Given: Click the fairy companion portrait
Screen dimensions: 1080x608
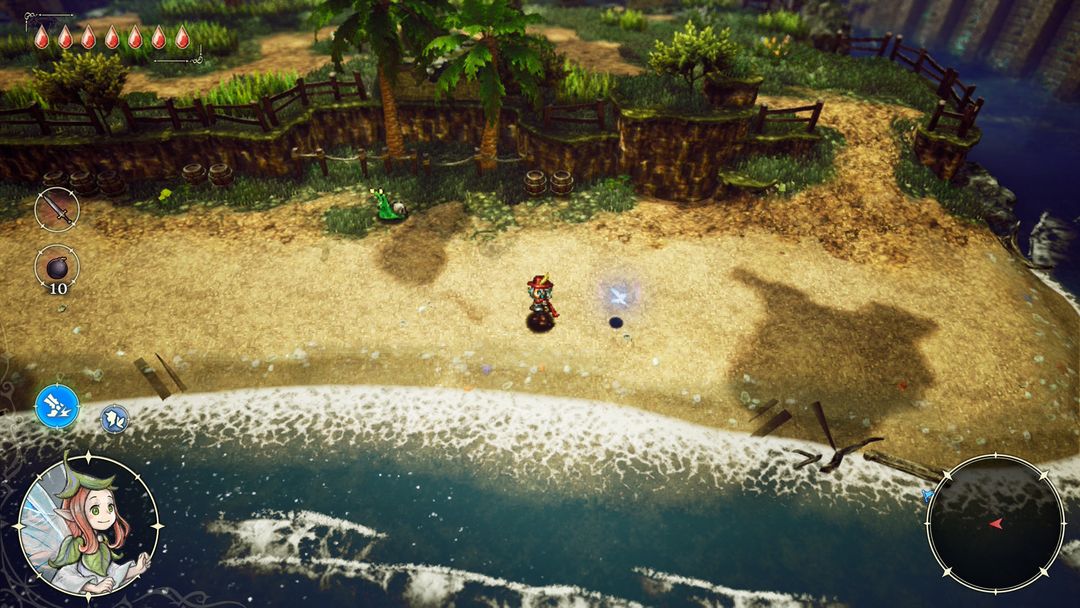Looking at the screenshot, I should [x=88, y=527].
